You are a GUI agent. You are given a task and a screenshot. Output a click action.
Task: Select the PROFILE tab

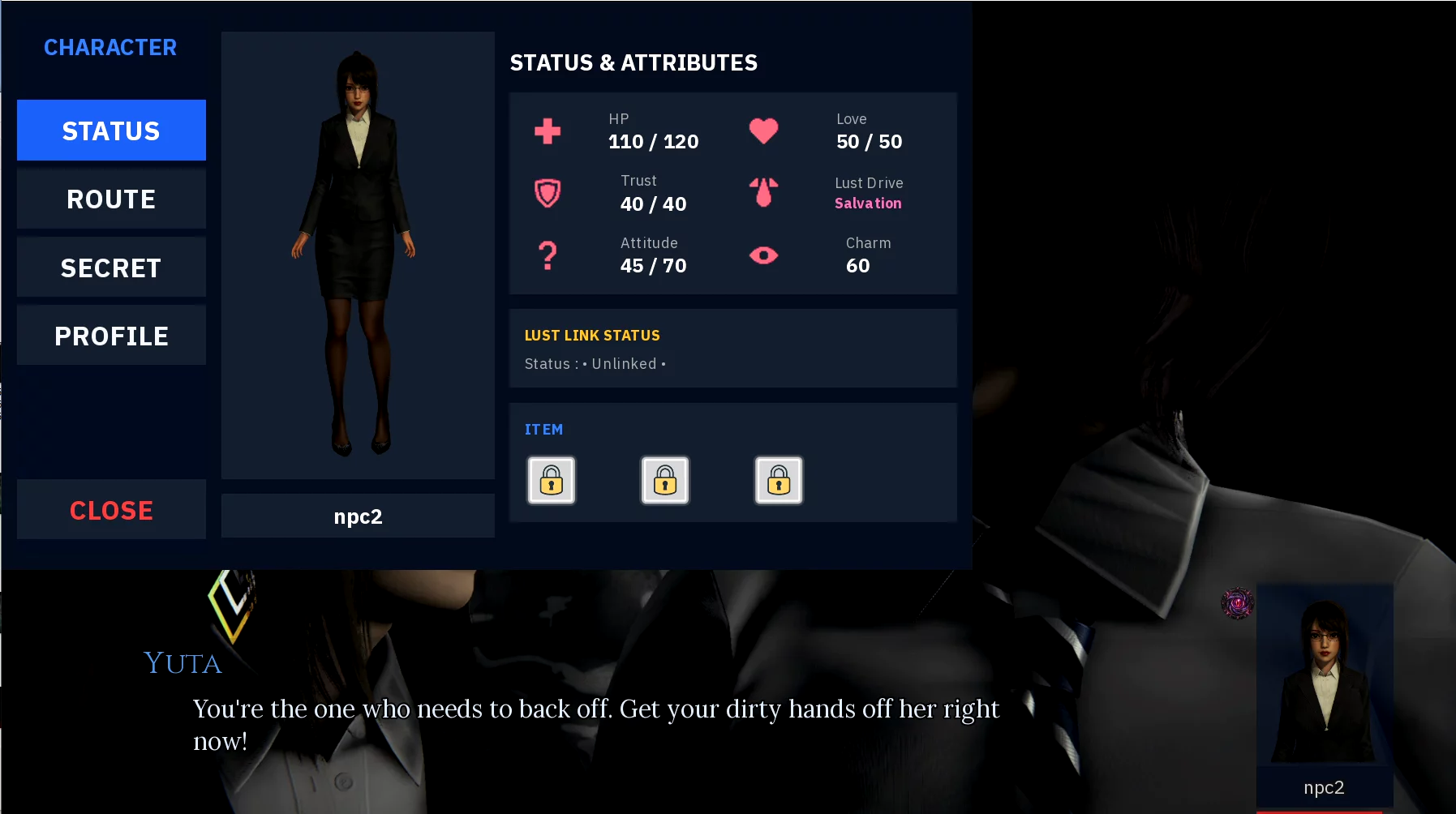(x=111, y=336)
